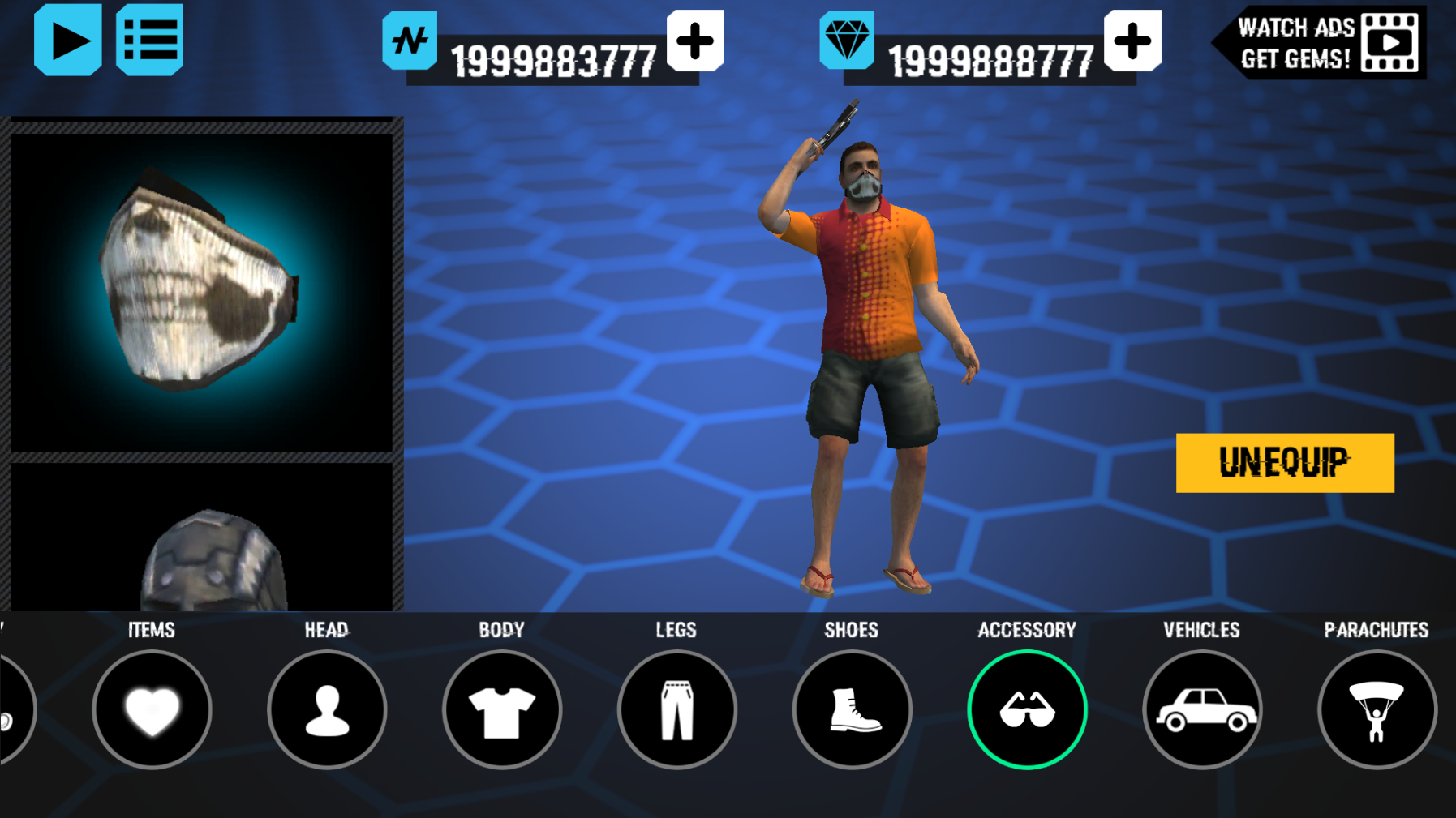Image resolution: width=1456 pixels, height=818 pixels.
Task: Unequip the current accessory
Action: coord(1285,463)
